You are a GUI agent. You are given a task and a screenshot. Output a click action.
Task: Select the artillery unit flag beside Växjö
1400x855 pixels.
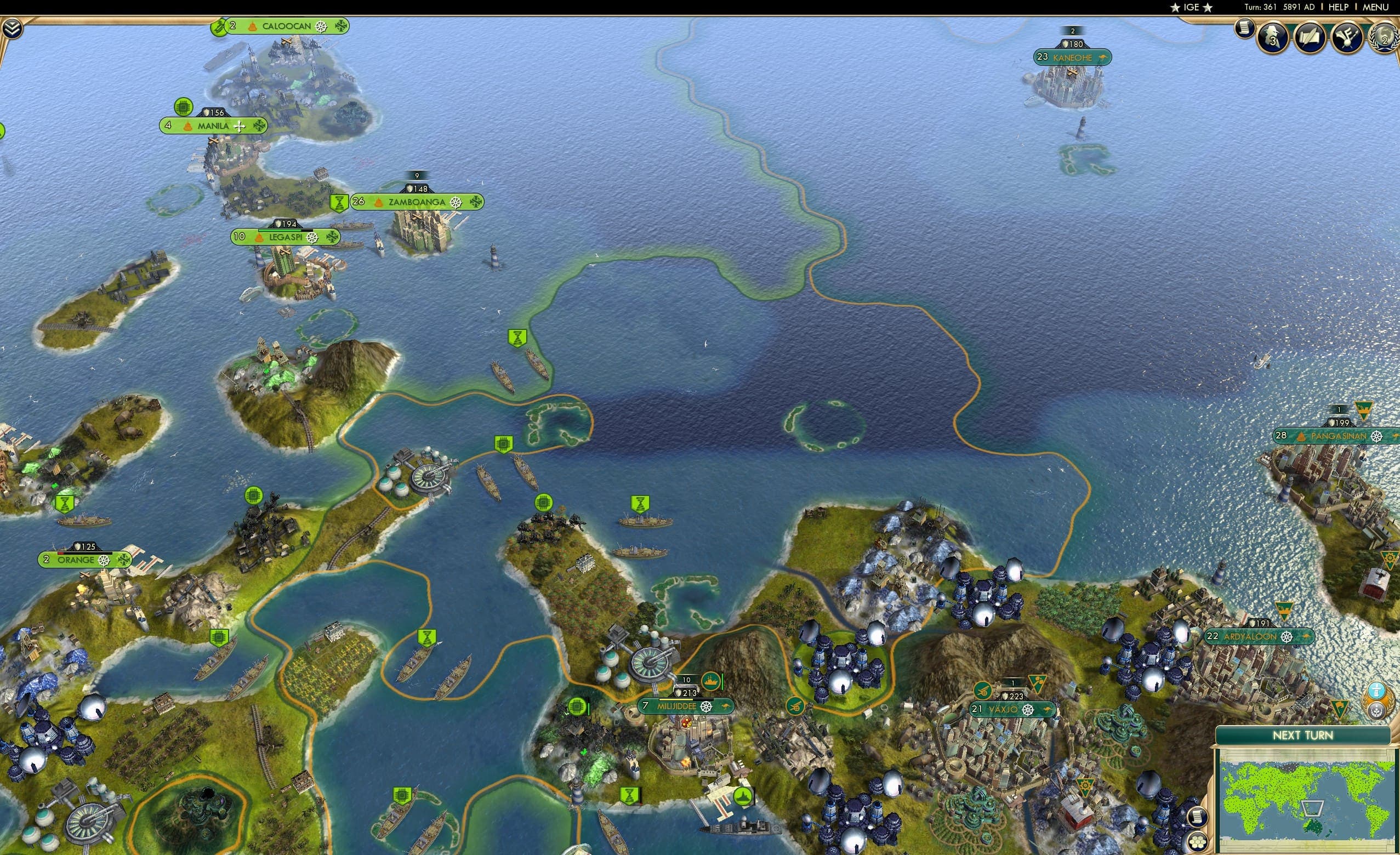[983, 690]
